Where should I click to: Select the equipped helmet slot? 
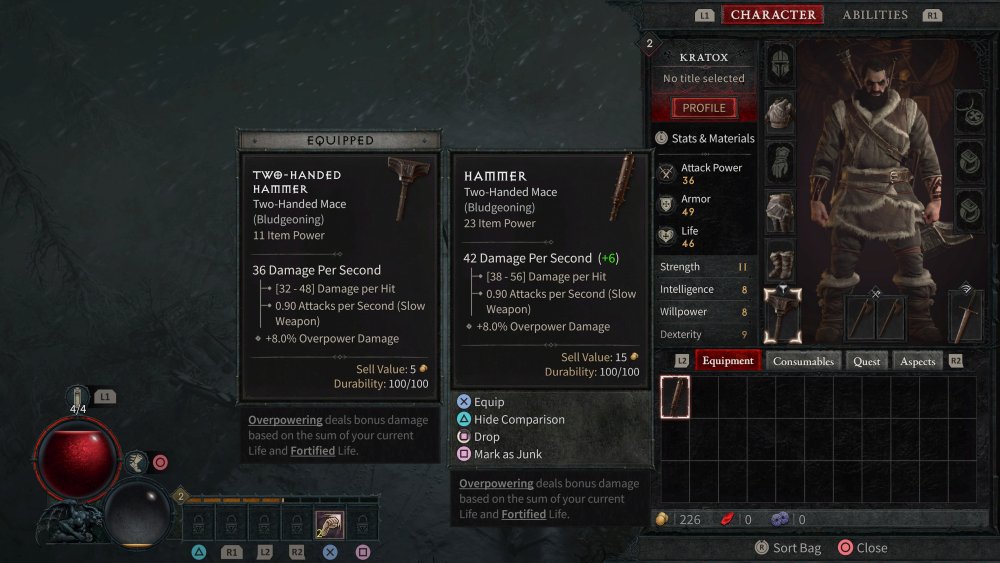pyautogui.click(x=780, y=64)
